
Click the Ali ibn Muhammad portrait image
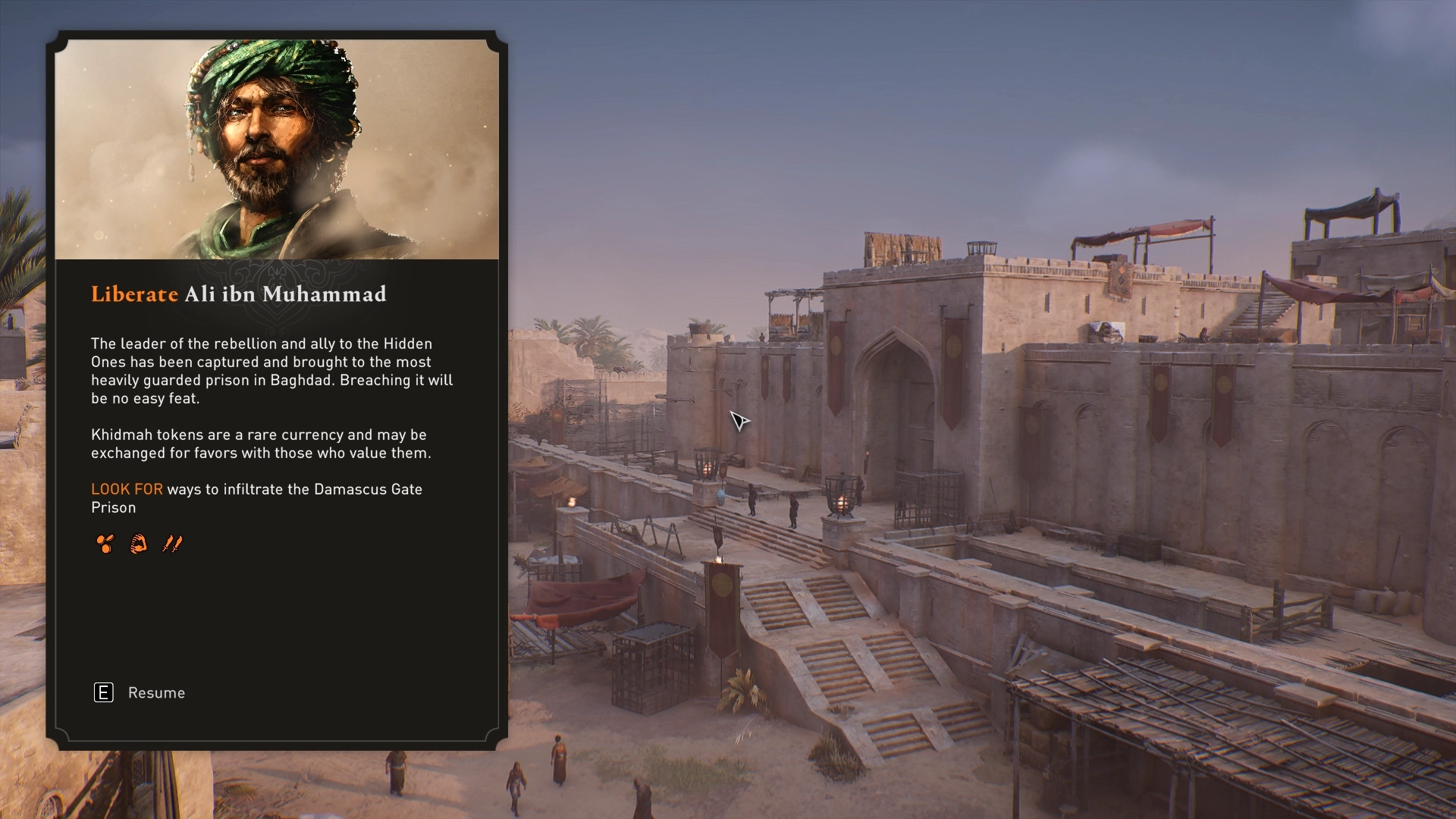277,149
